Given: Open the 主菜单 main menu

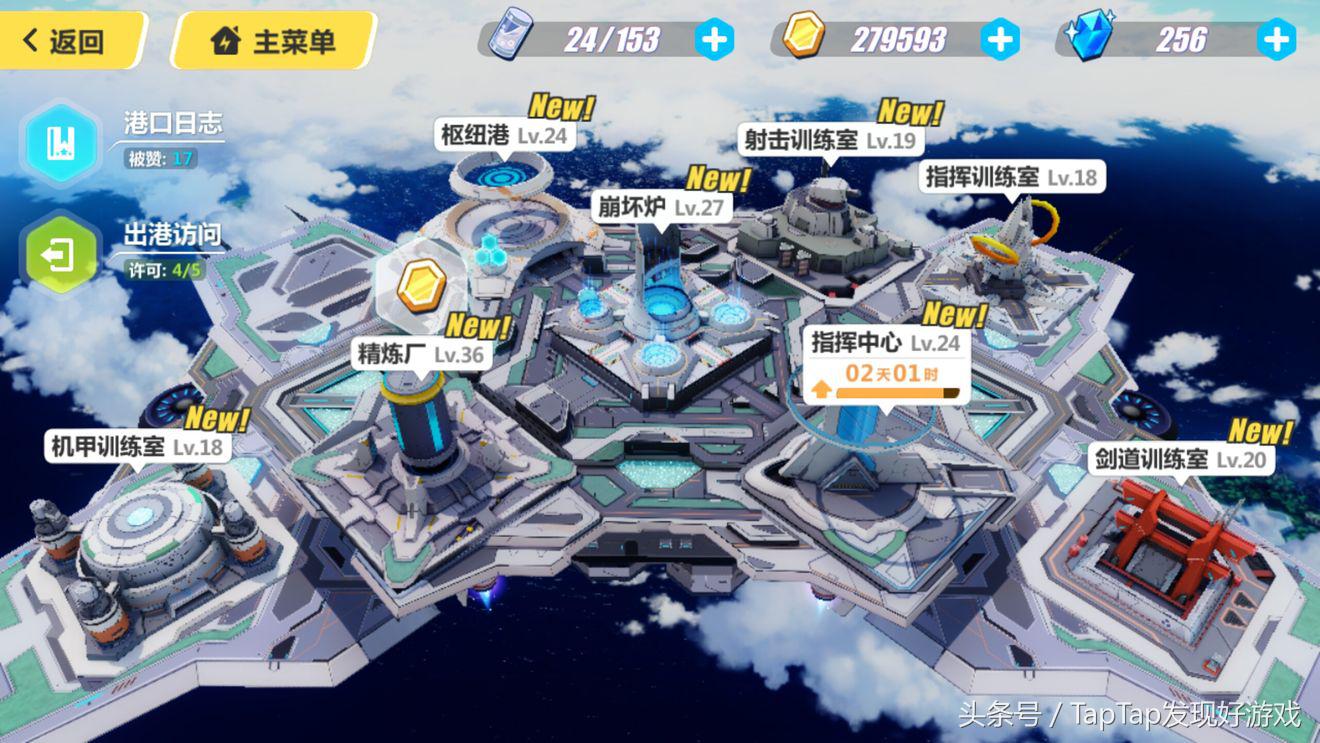Looking at the screenshot, I should [x=272, y=41].
